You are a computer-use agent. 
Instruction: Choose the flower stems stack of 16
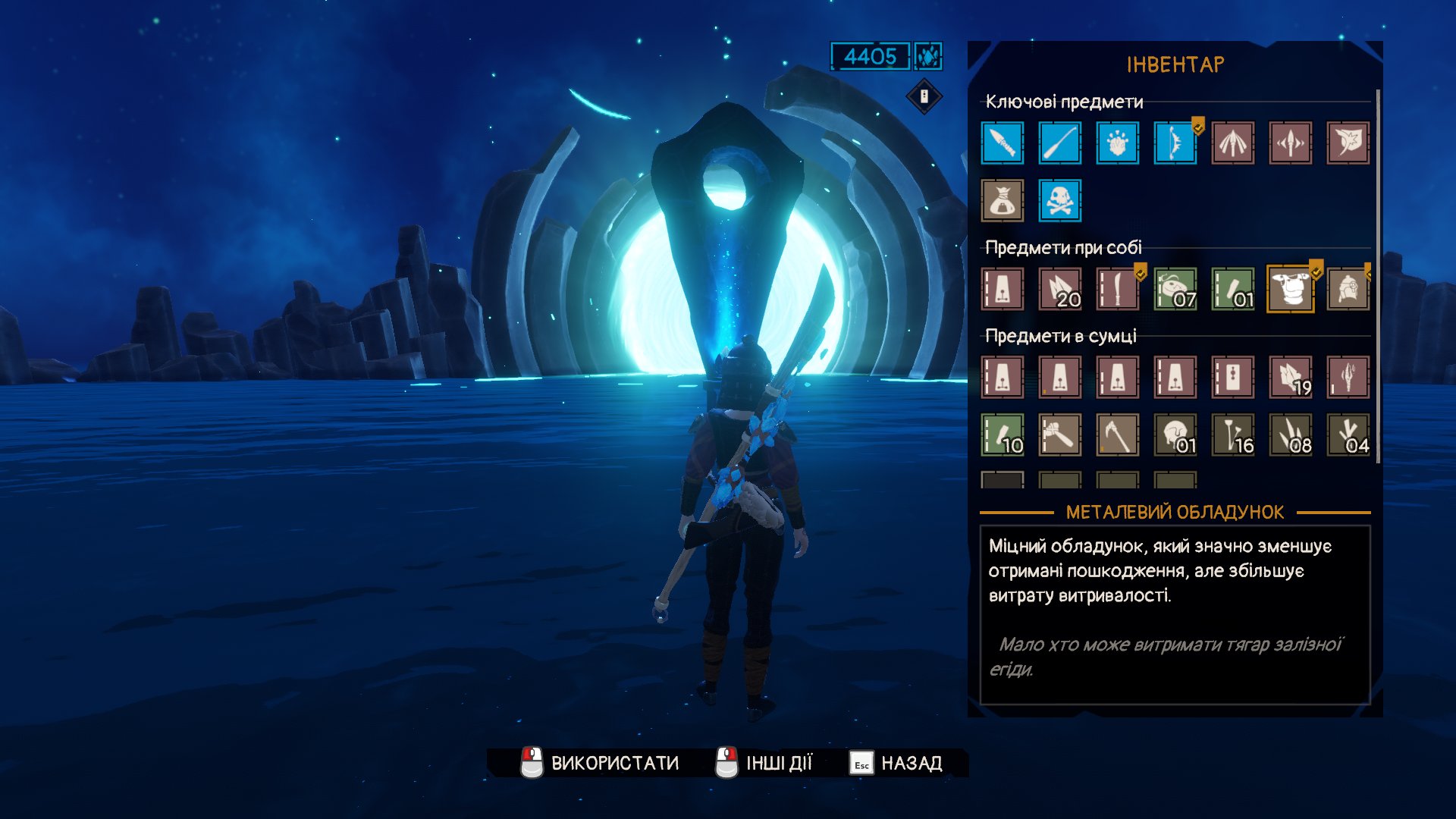click(1232, 435)
